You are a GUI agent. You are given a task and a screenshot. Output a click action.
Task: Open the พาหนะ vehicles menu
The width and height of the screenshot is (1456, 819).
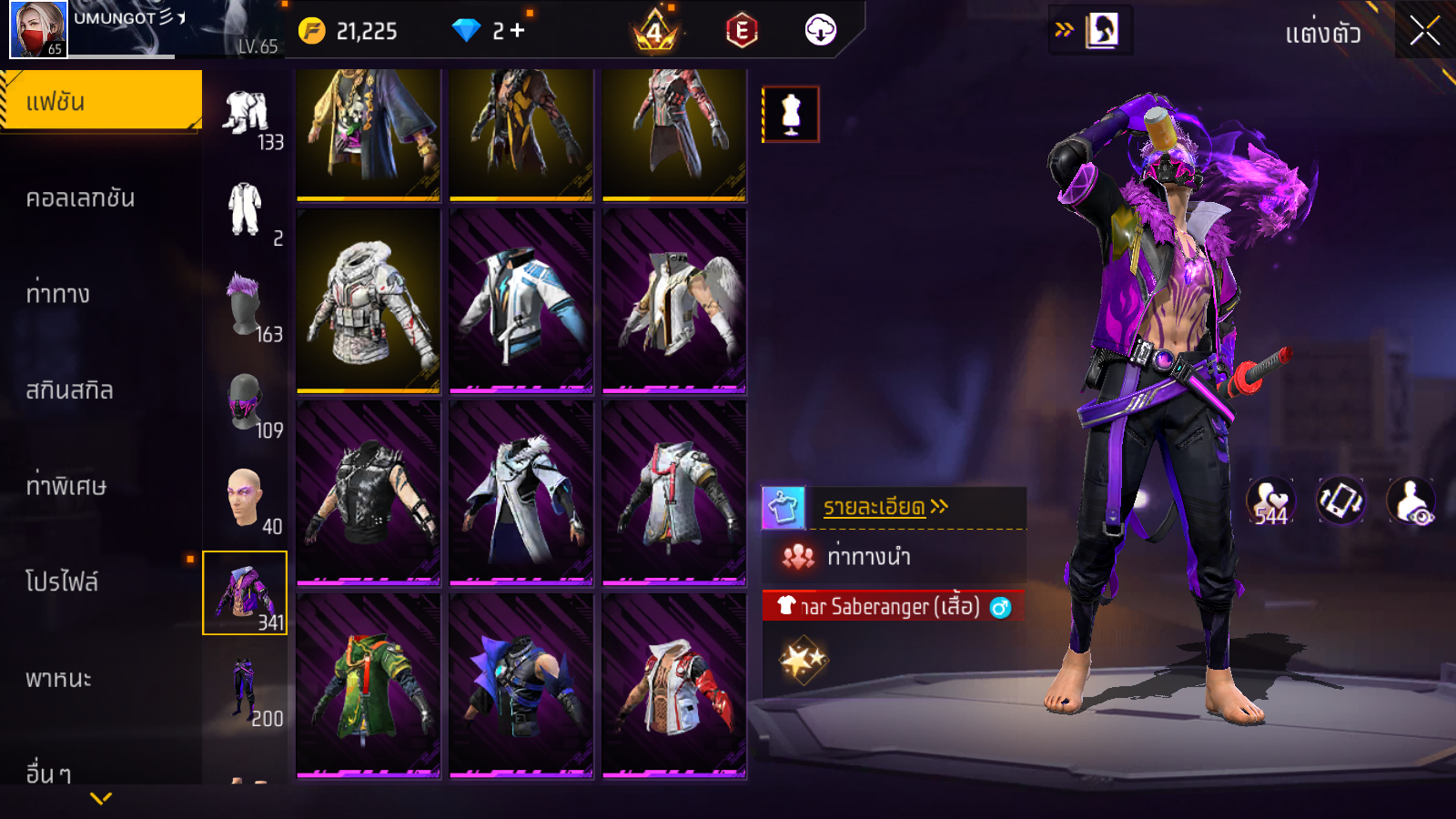click(58, 679)
